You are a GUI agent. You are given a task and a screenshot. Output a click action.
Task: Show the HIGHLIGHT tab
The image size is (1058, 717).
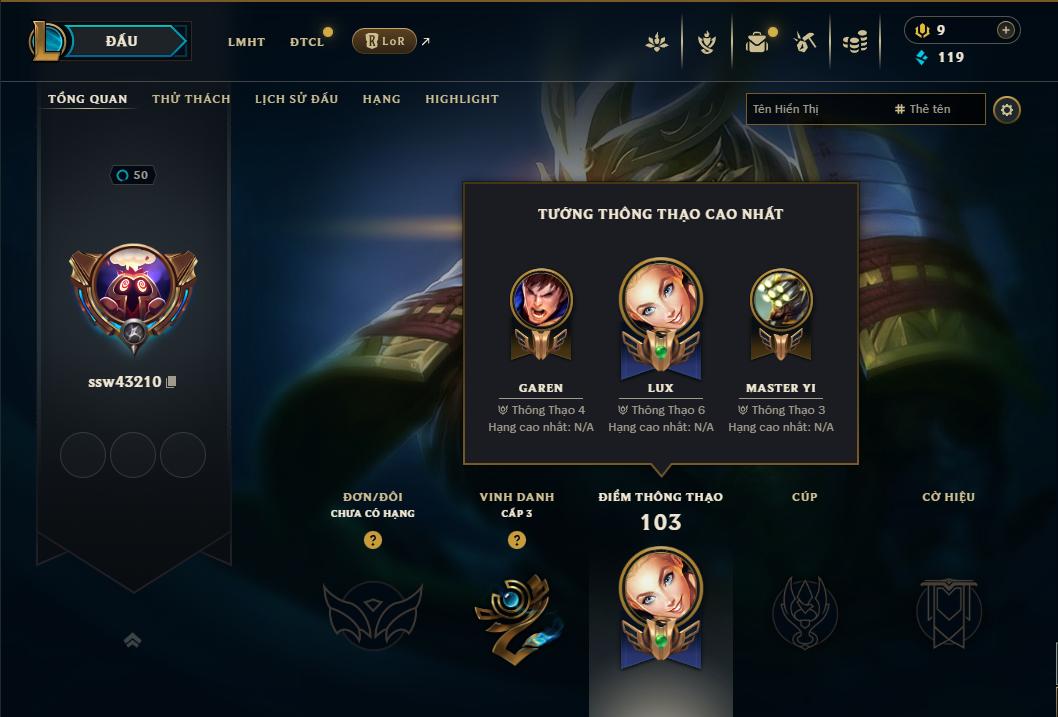tap(462, 99)
